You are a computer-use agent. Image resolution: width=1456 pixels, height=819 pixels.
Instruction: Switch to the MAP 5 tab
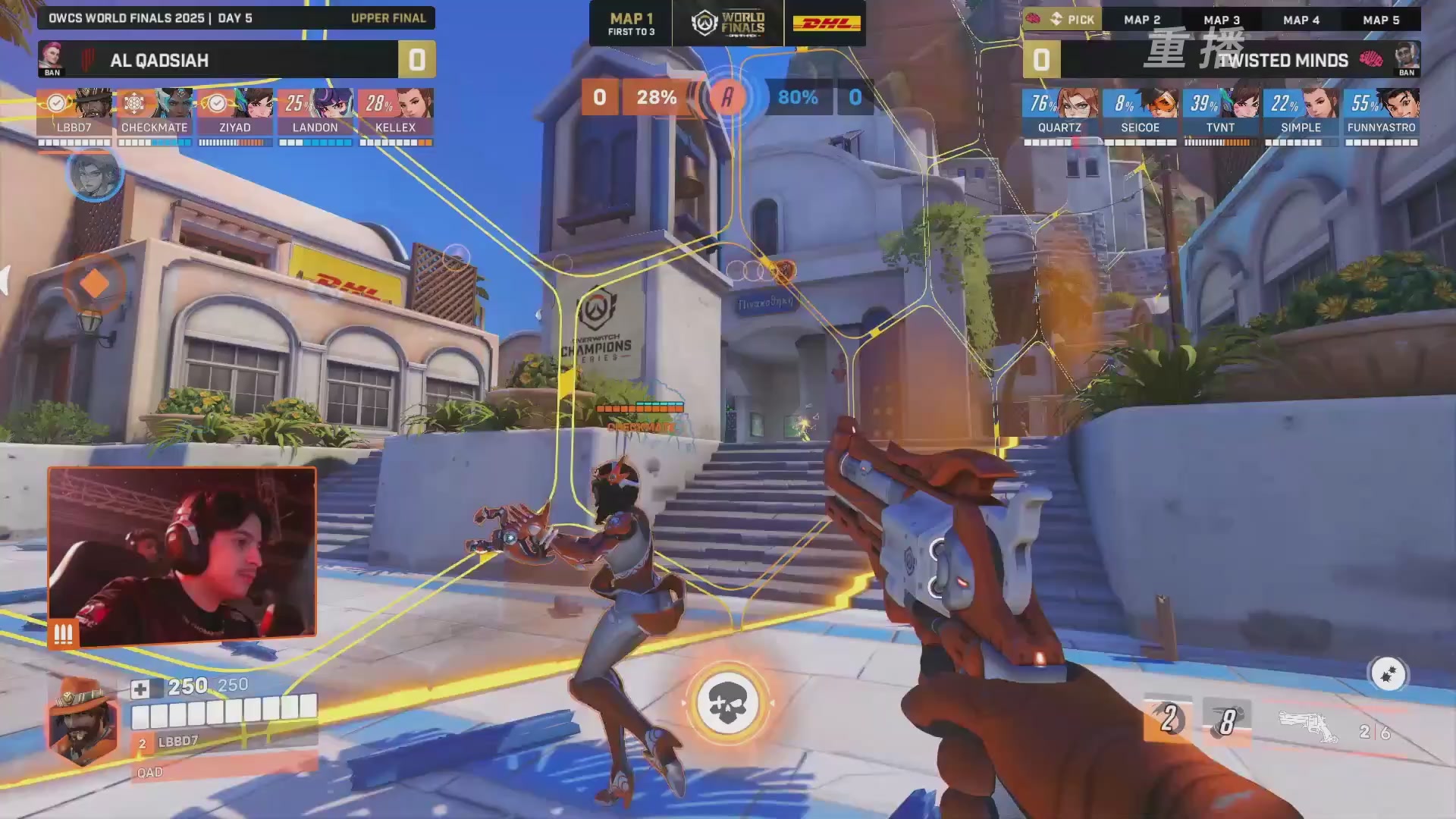click(x=1381, y=20)
